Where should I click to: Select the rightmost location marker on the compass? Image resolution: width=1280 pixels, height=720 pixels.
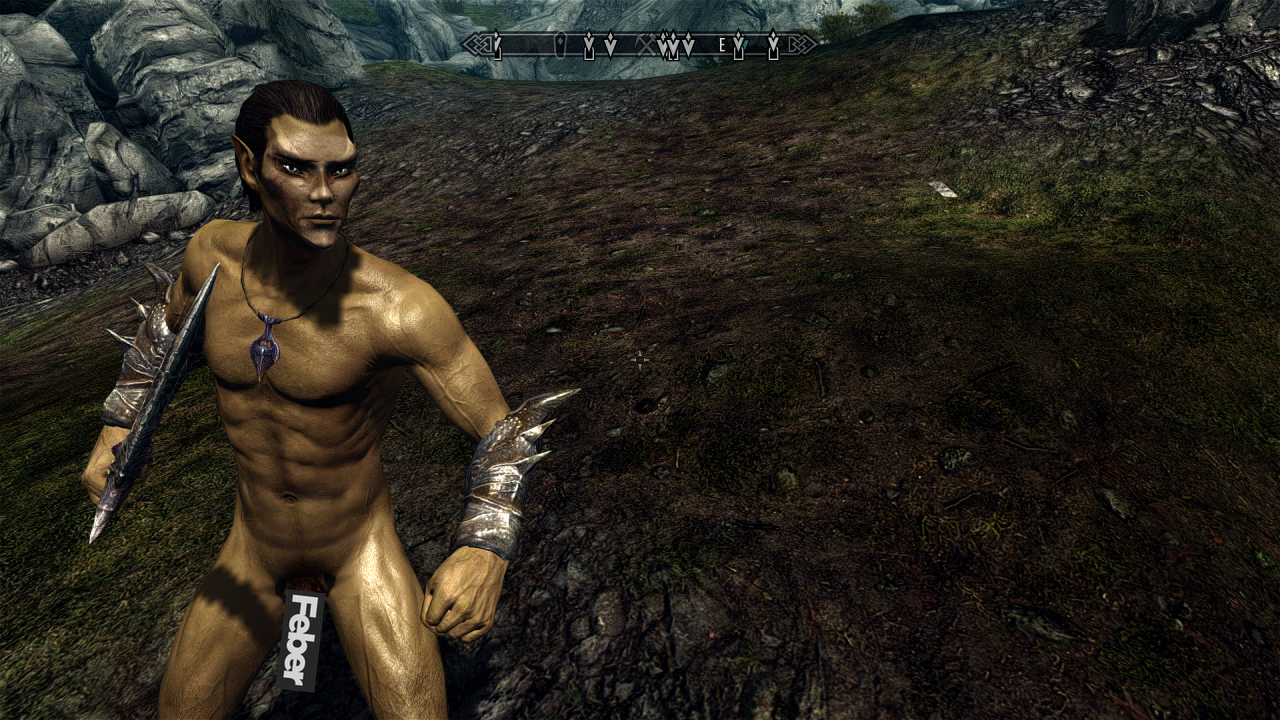(x=772, y=43)
